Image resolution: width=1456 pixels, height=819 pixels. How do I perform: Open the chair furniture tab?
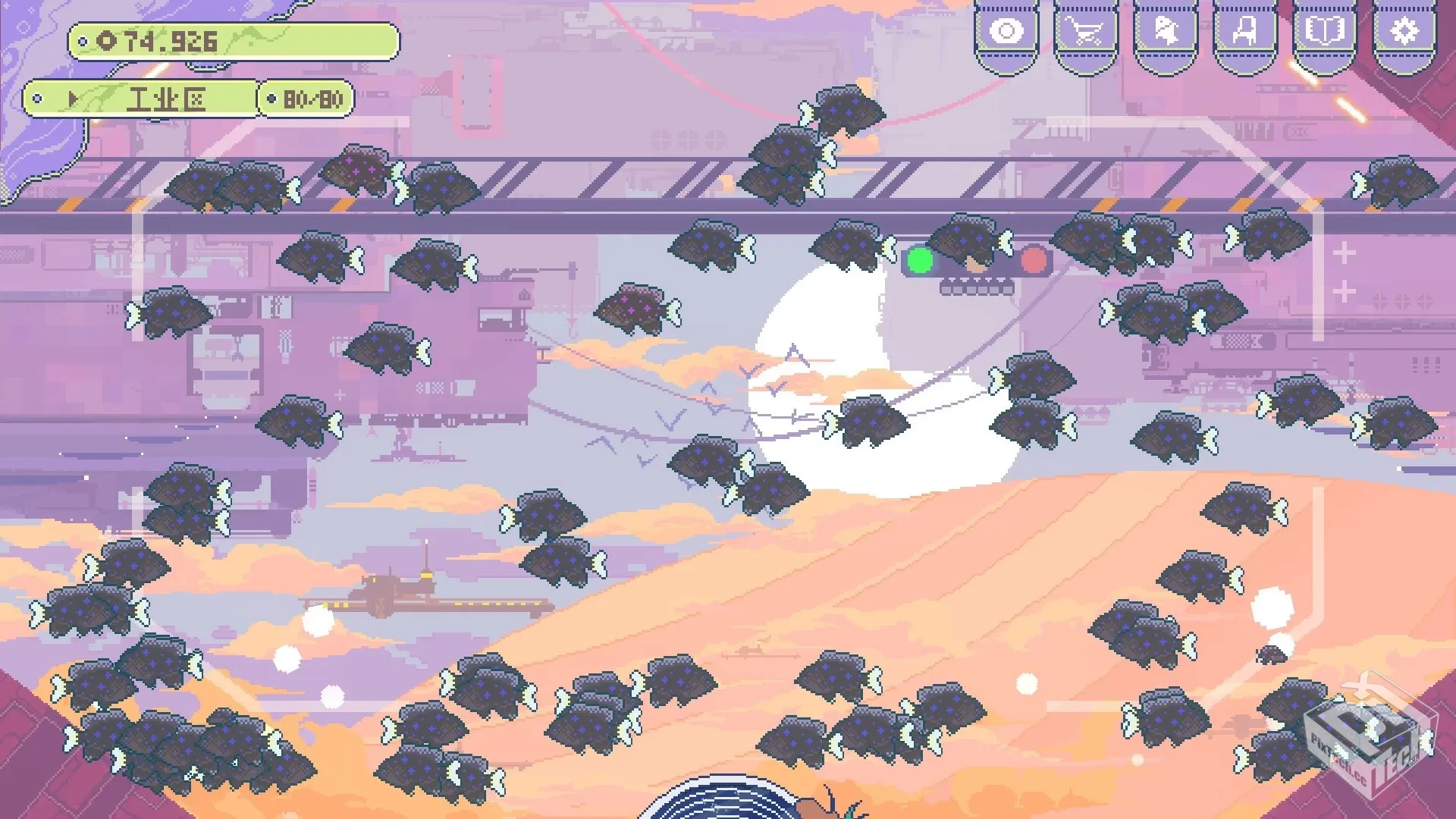[1244, 32]
